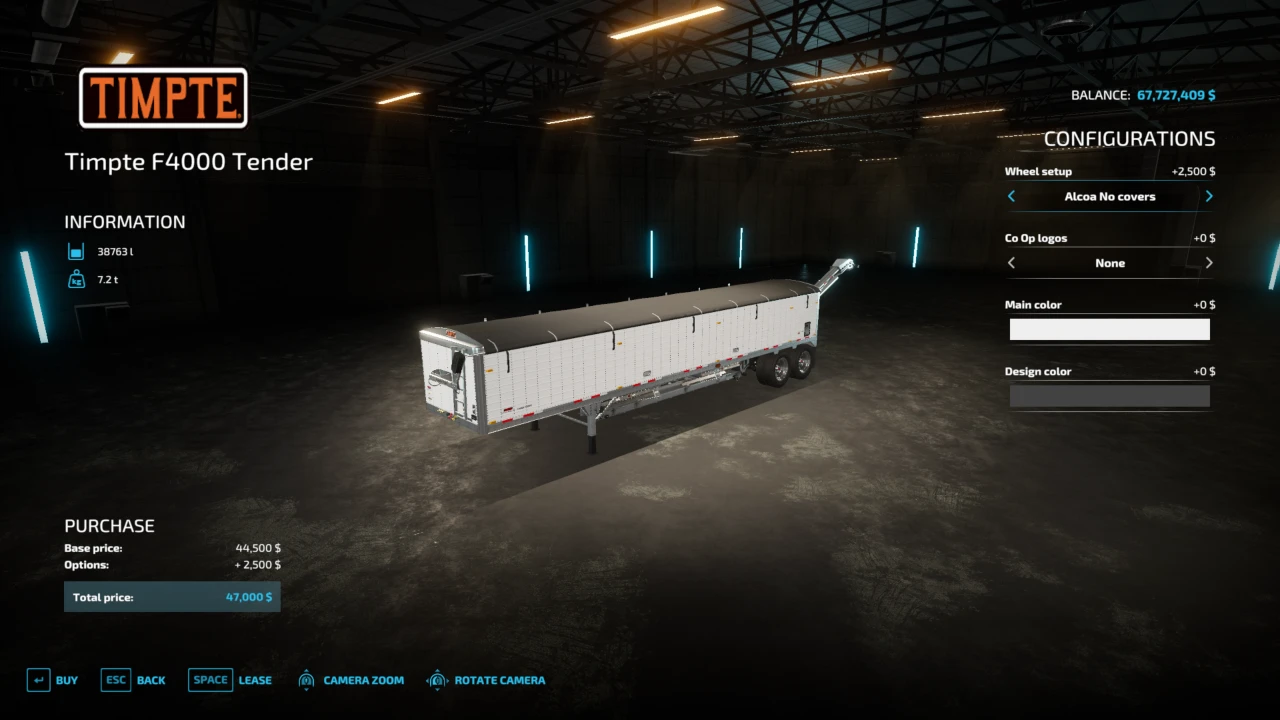This screenshot has height=720, width=1280.
Task: Change the gray Design color swatch
Action: click(1110, 396)
